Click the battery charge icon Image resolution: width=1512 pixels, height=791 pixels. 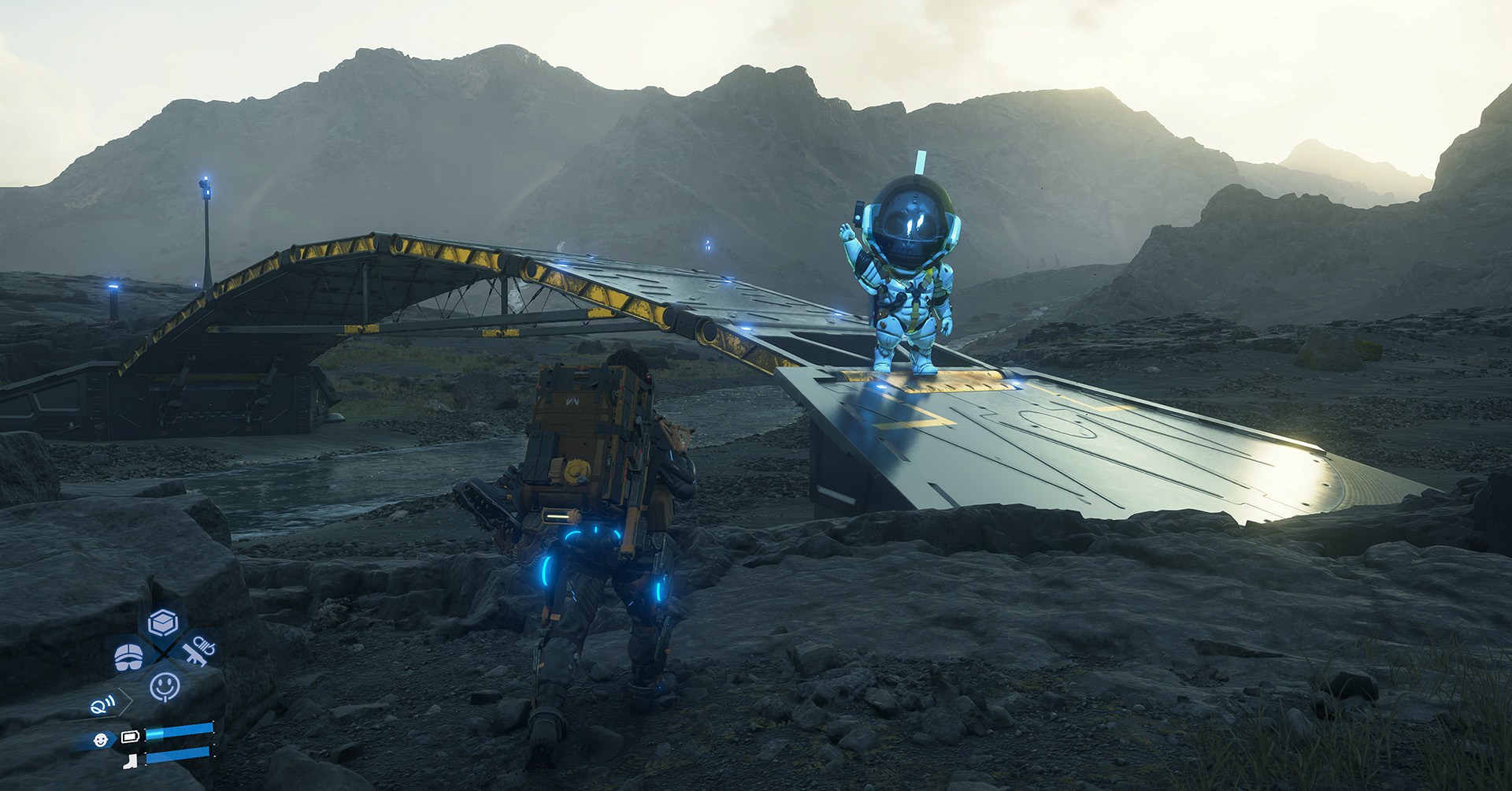[x=131, y=736]
